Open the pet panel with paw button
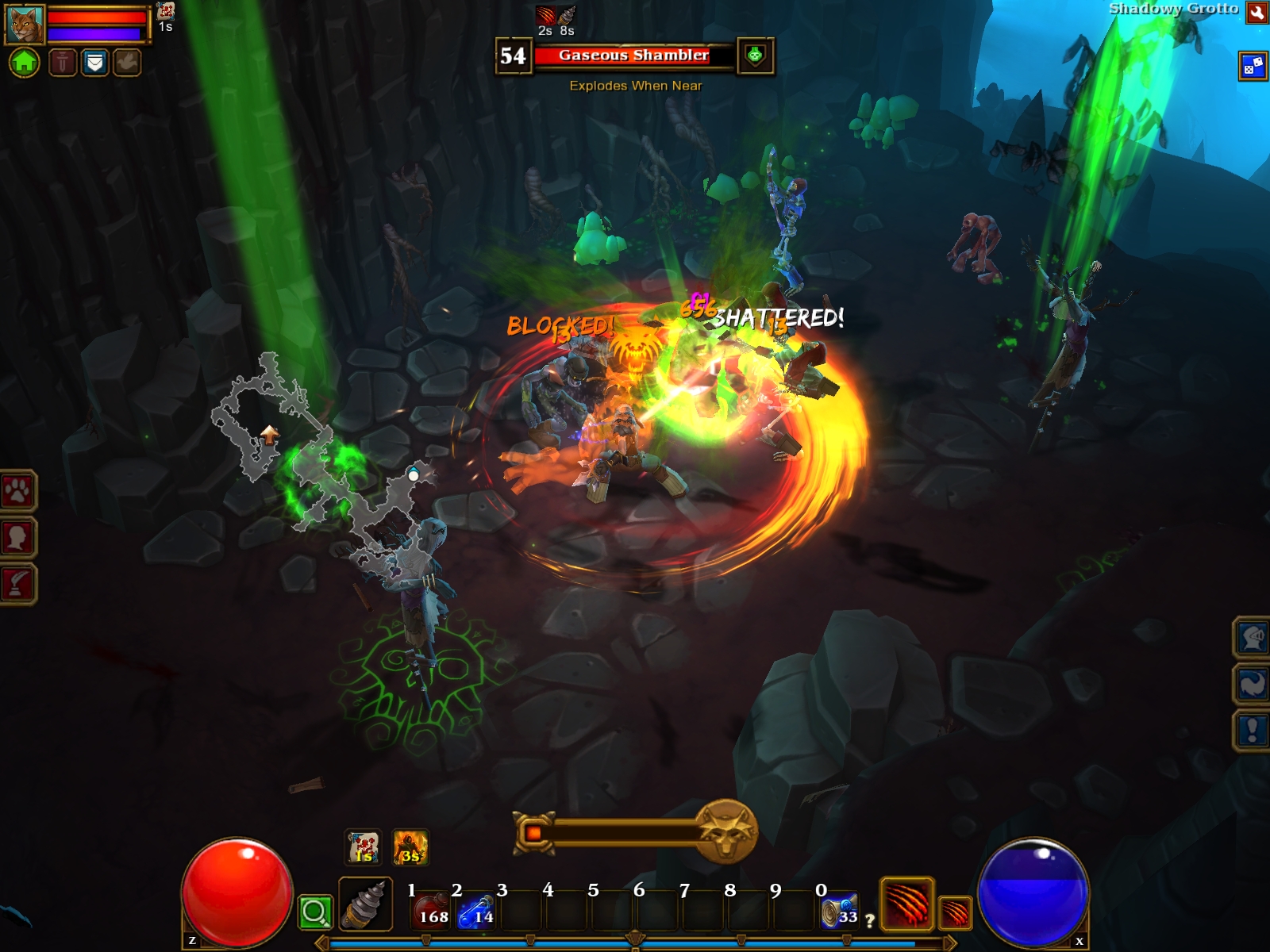This screenshot has width=1270, height=952. (x=17, y=492)
